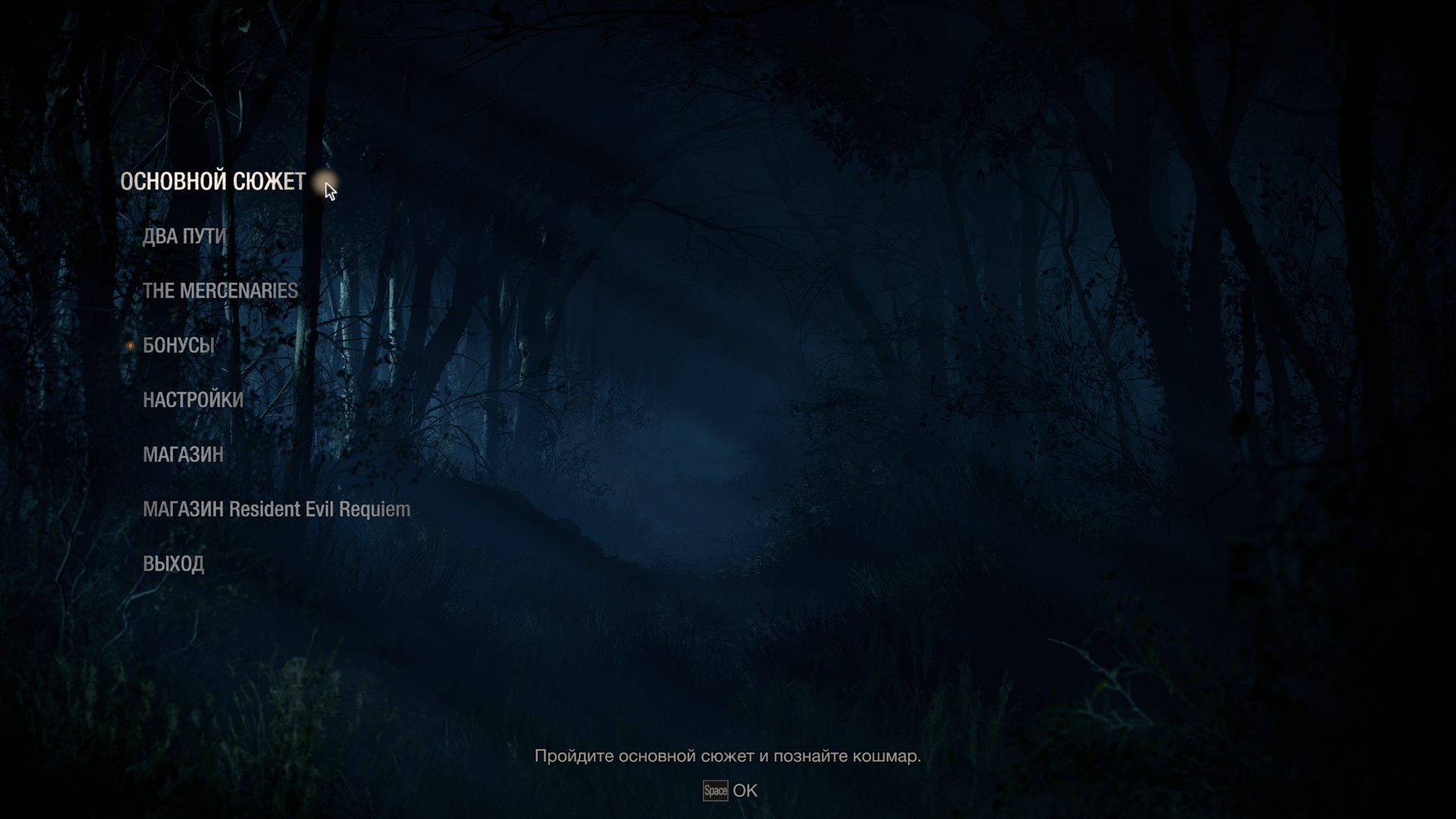
Task: Click ВЫХОД to exit the game
Action: tap(173, 564)
